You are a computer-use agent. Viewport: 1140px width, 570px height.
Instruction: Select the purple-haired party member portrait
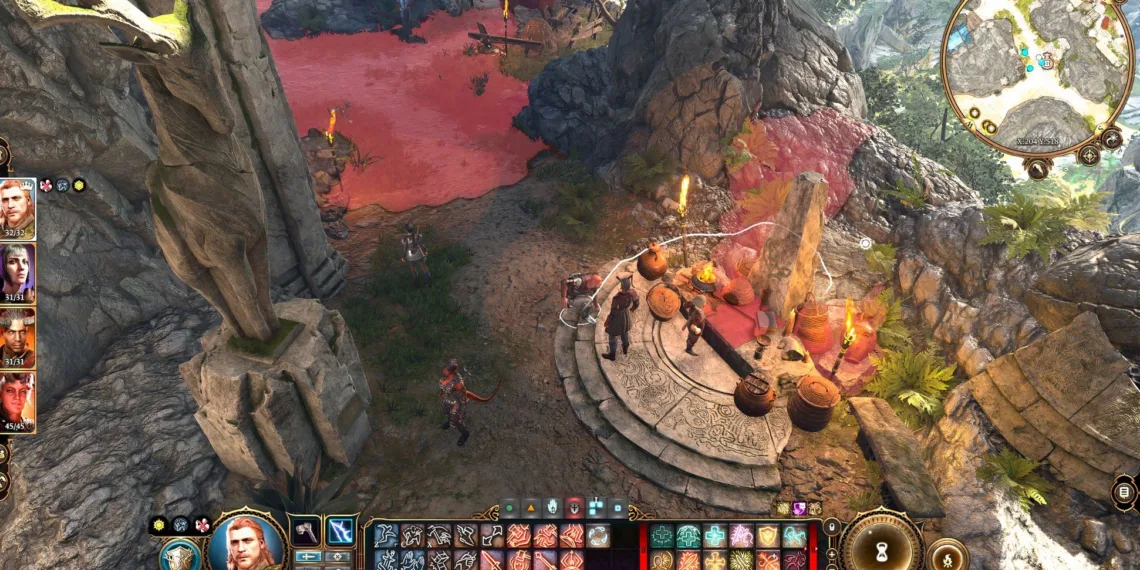pos(17,273)
